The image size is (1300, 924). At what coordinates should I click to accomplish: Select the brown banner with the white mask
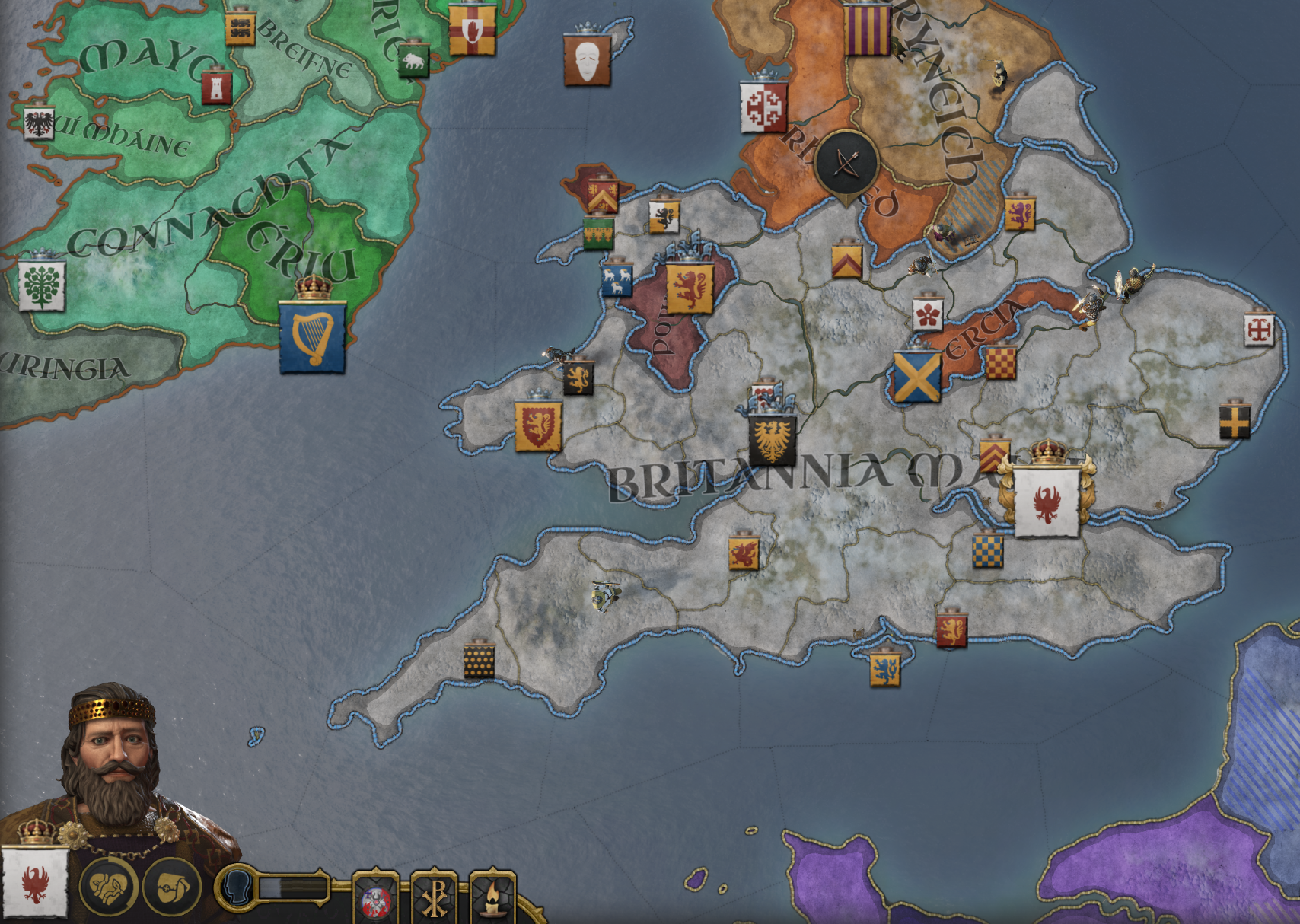[x=587, y=59]
